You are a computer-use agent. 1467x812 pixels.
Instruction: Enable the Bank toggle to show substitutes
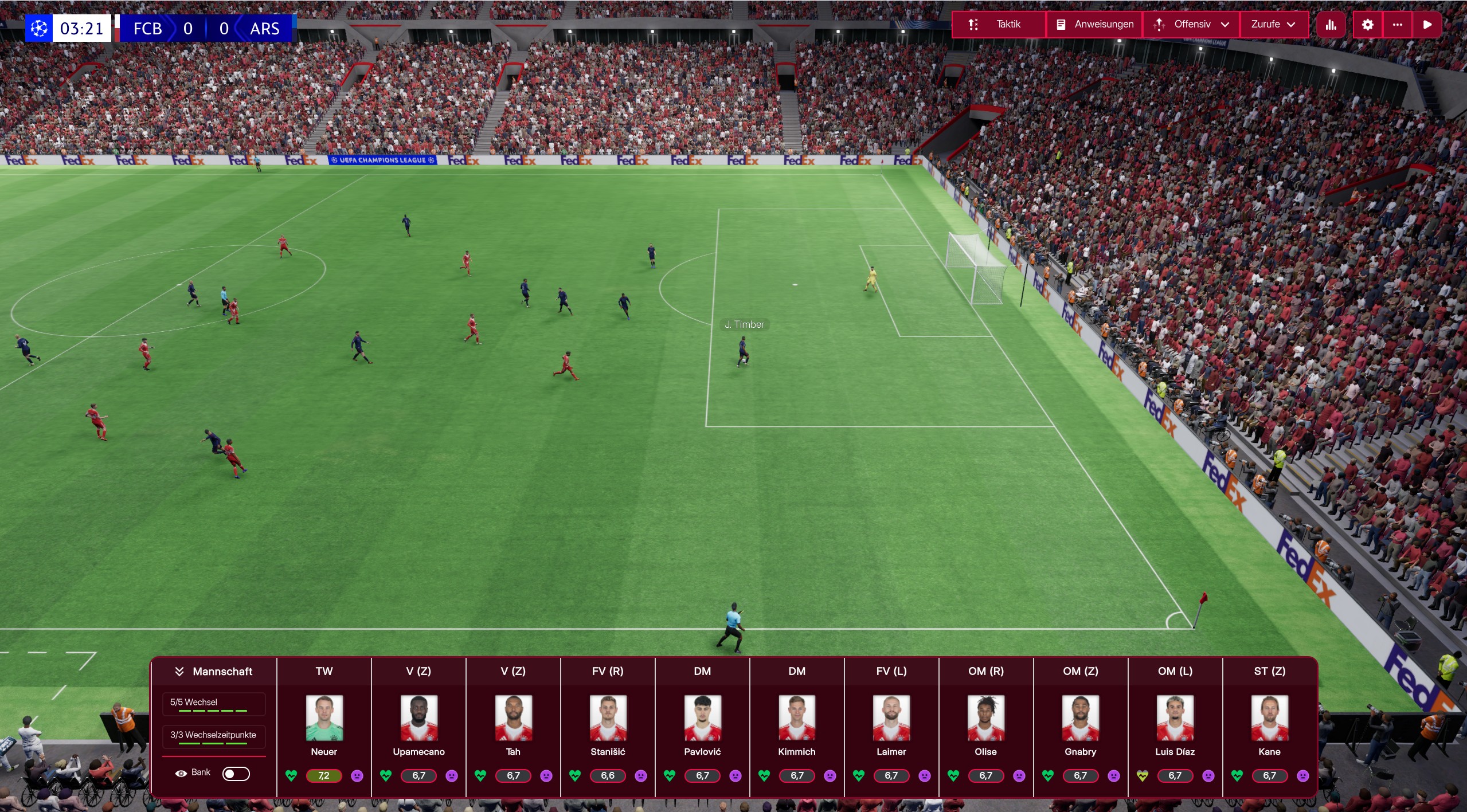pyautogui.click(x=236, y=772)
